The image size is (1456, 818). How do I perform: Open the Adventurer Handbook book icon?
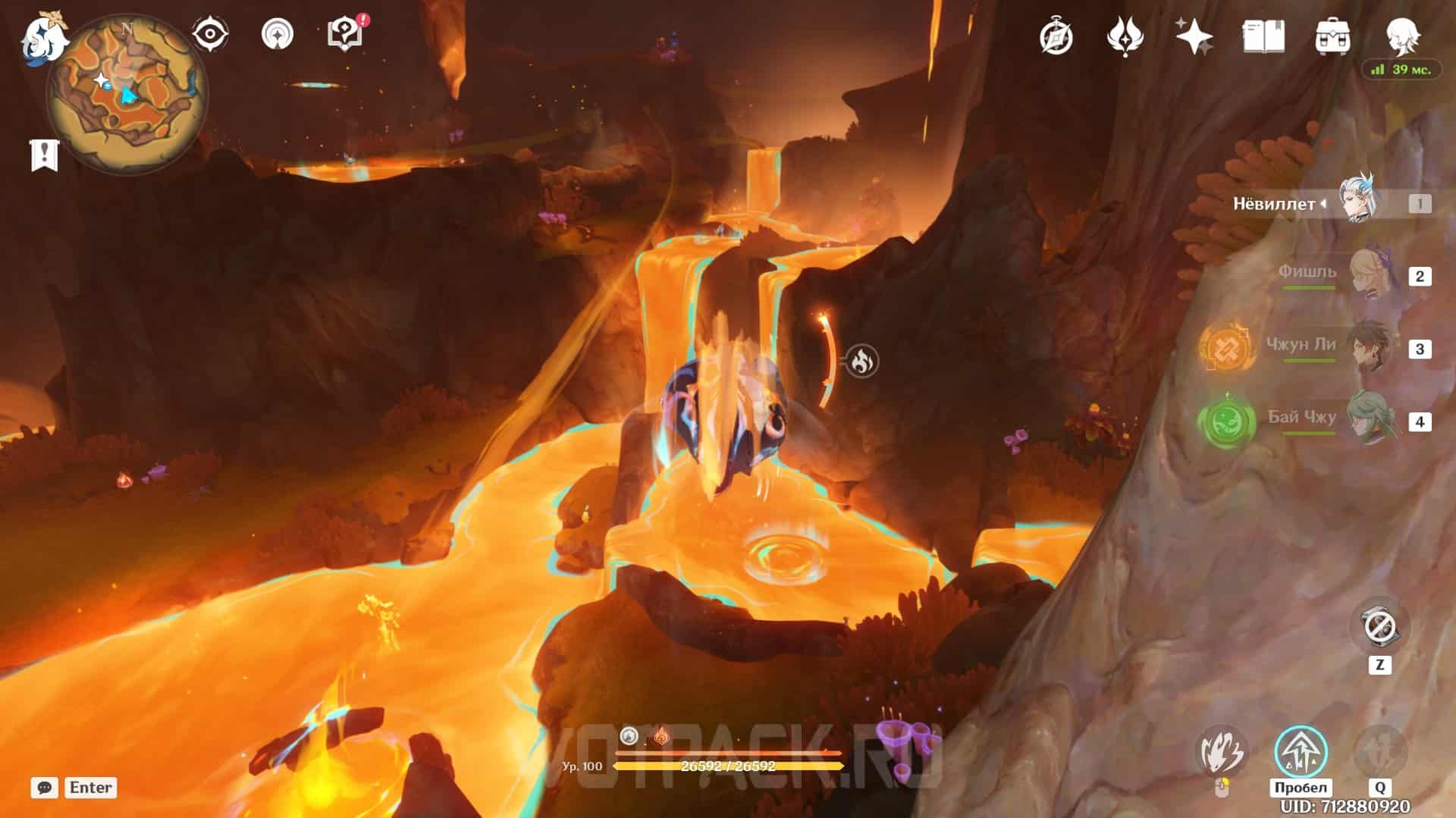(1263, 36)
